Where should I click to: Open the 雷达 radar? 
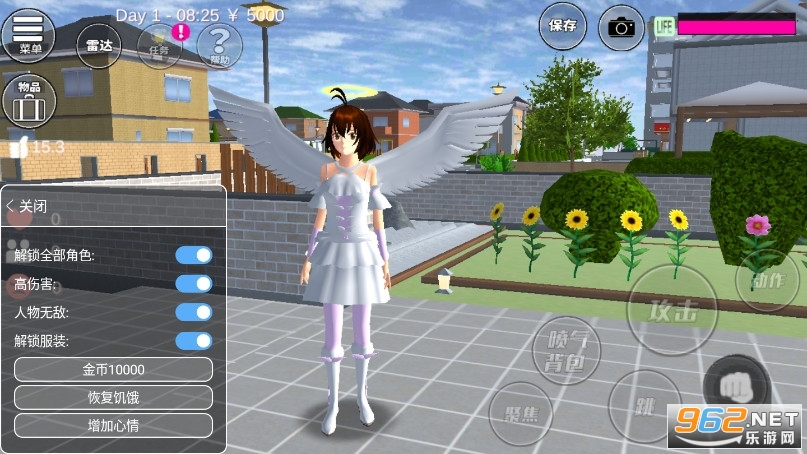tap(98, 46)
